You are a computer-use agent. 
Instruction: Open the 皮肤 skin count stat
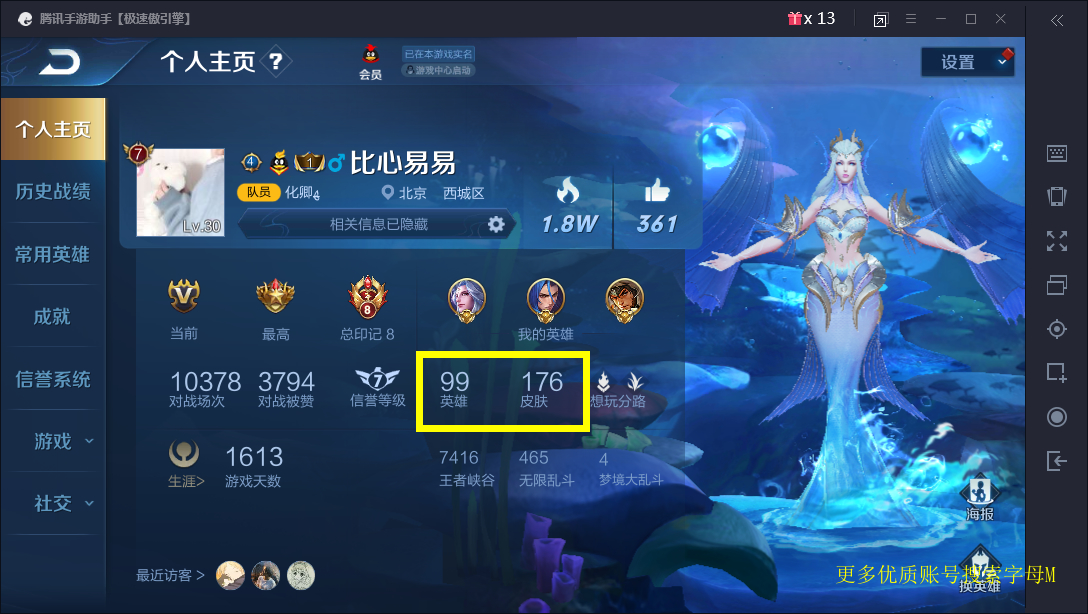coord(542,389)
